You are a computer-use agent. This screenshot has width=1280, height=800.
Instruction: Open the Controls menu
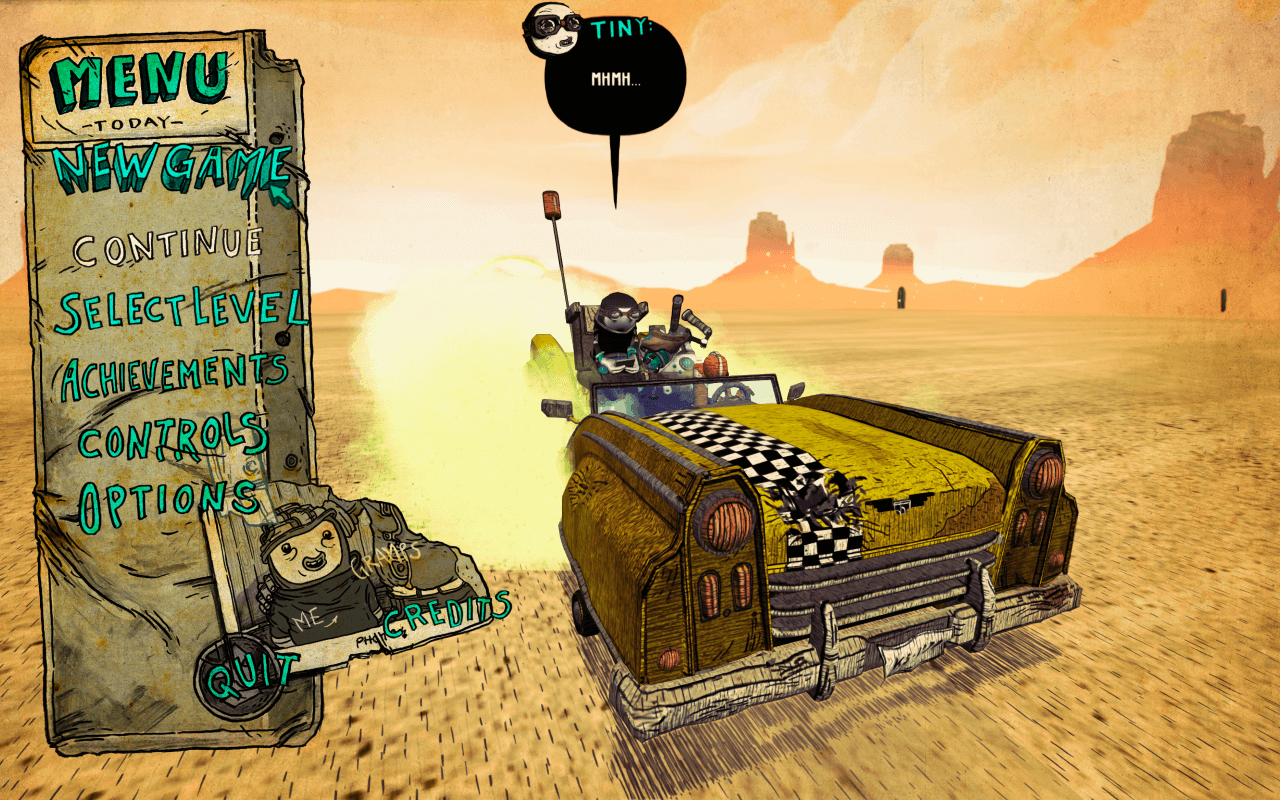[x=172, y=438]
